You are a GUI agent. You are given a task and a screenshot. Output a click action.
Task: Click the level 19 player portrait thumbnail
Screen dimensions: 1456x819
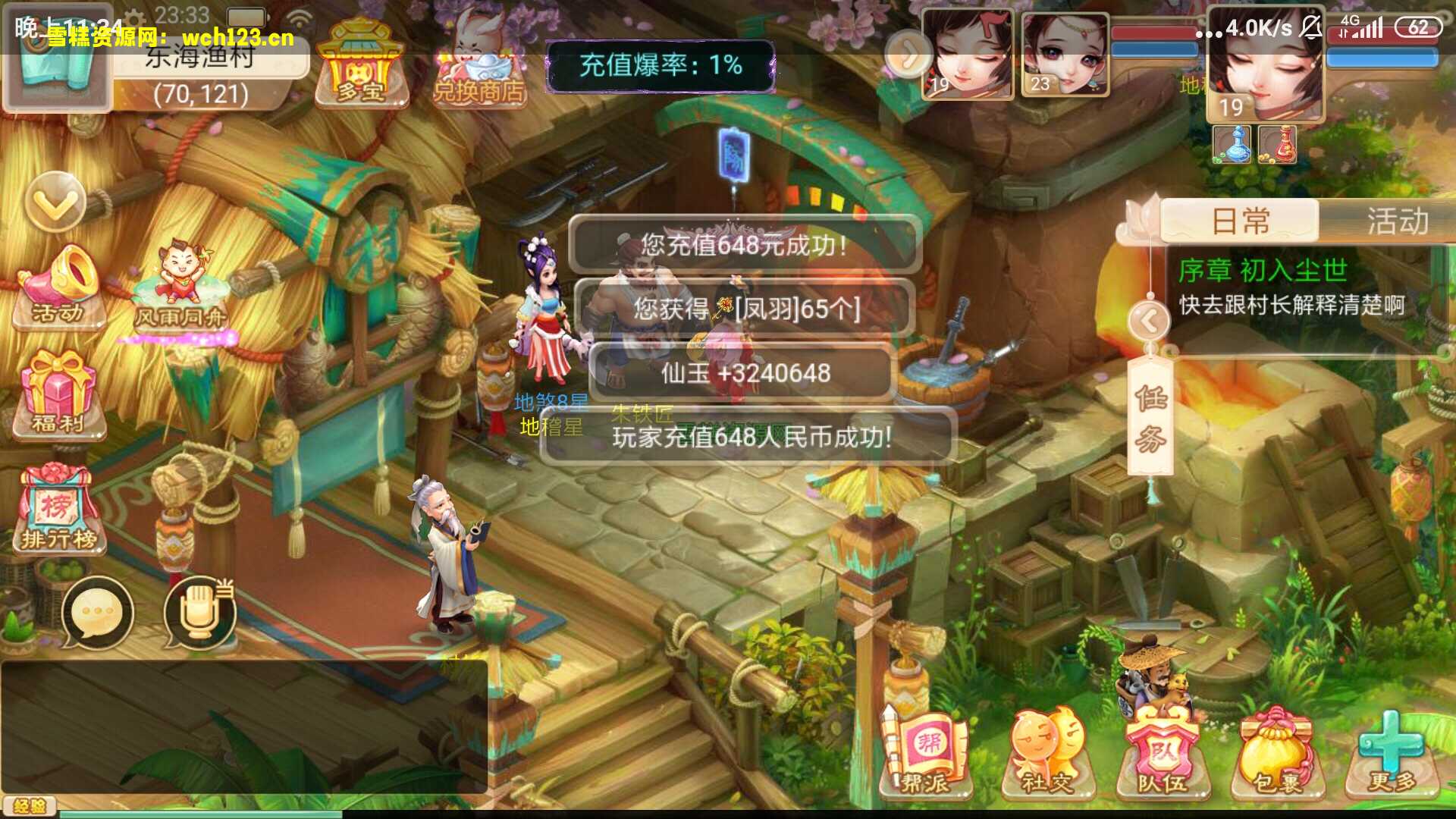point(968,53)
